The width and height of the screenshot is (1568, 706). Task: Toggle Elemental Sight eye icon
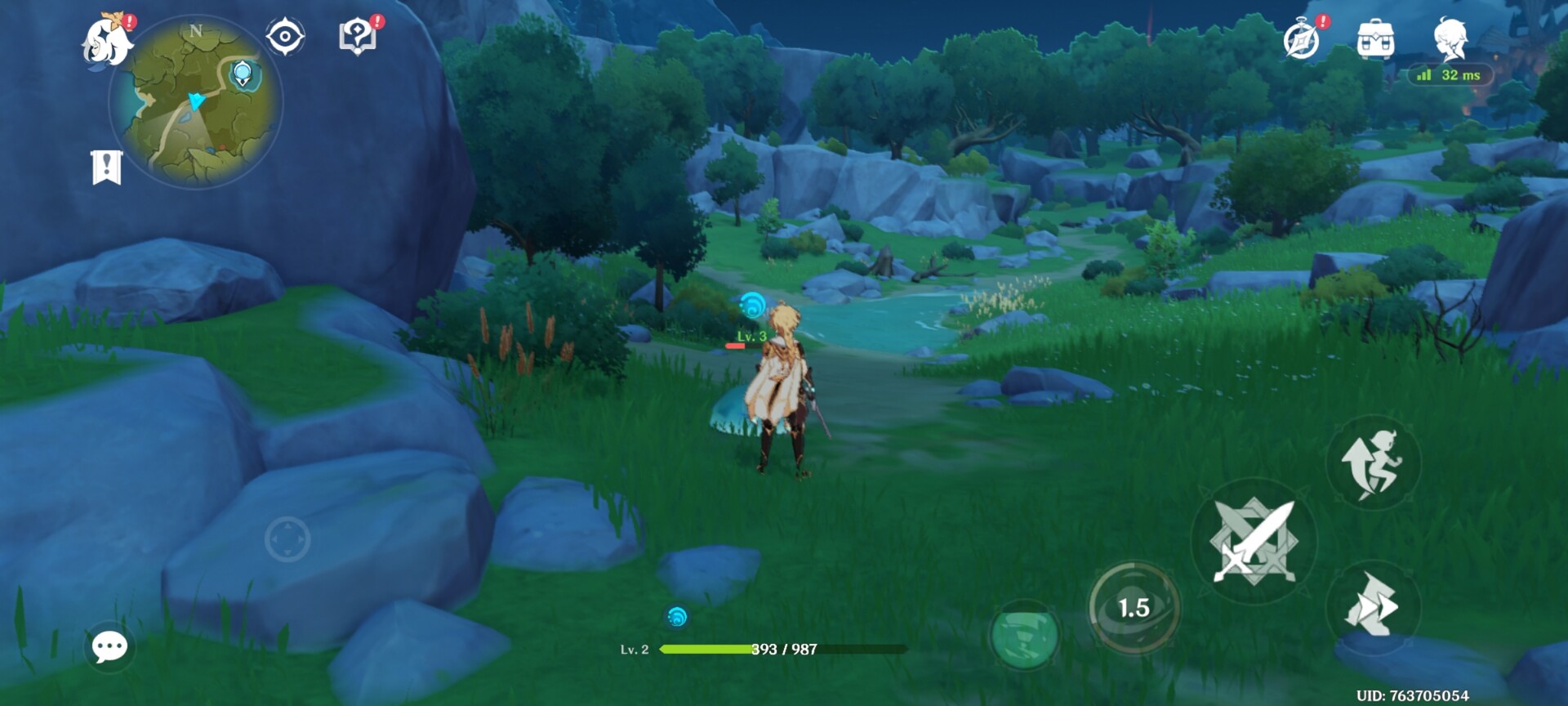tap(285, 37)
